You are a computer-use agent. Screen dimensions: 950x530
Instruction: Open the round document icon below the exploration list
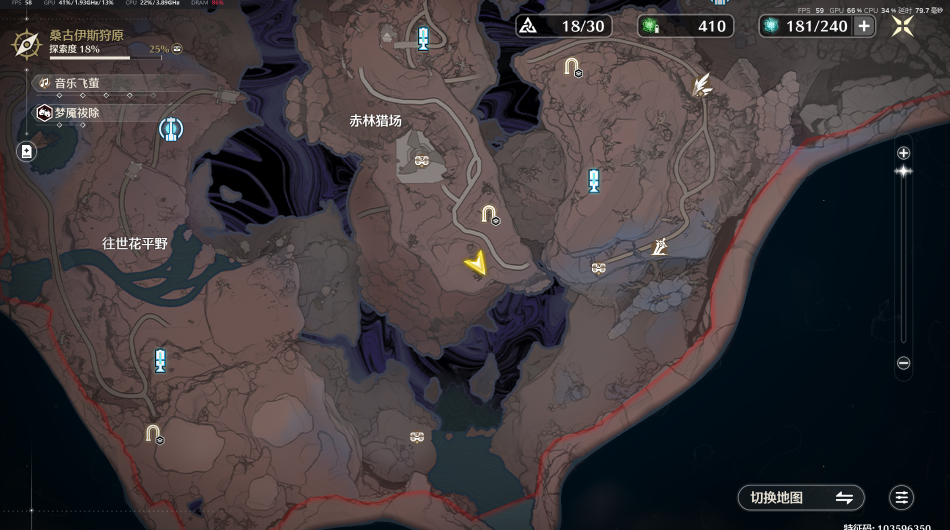pos(25,151)
